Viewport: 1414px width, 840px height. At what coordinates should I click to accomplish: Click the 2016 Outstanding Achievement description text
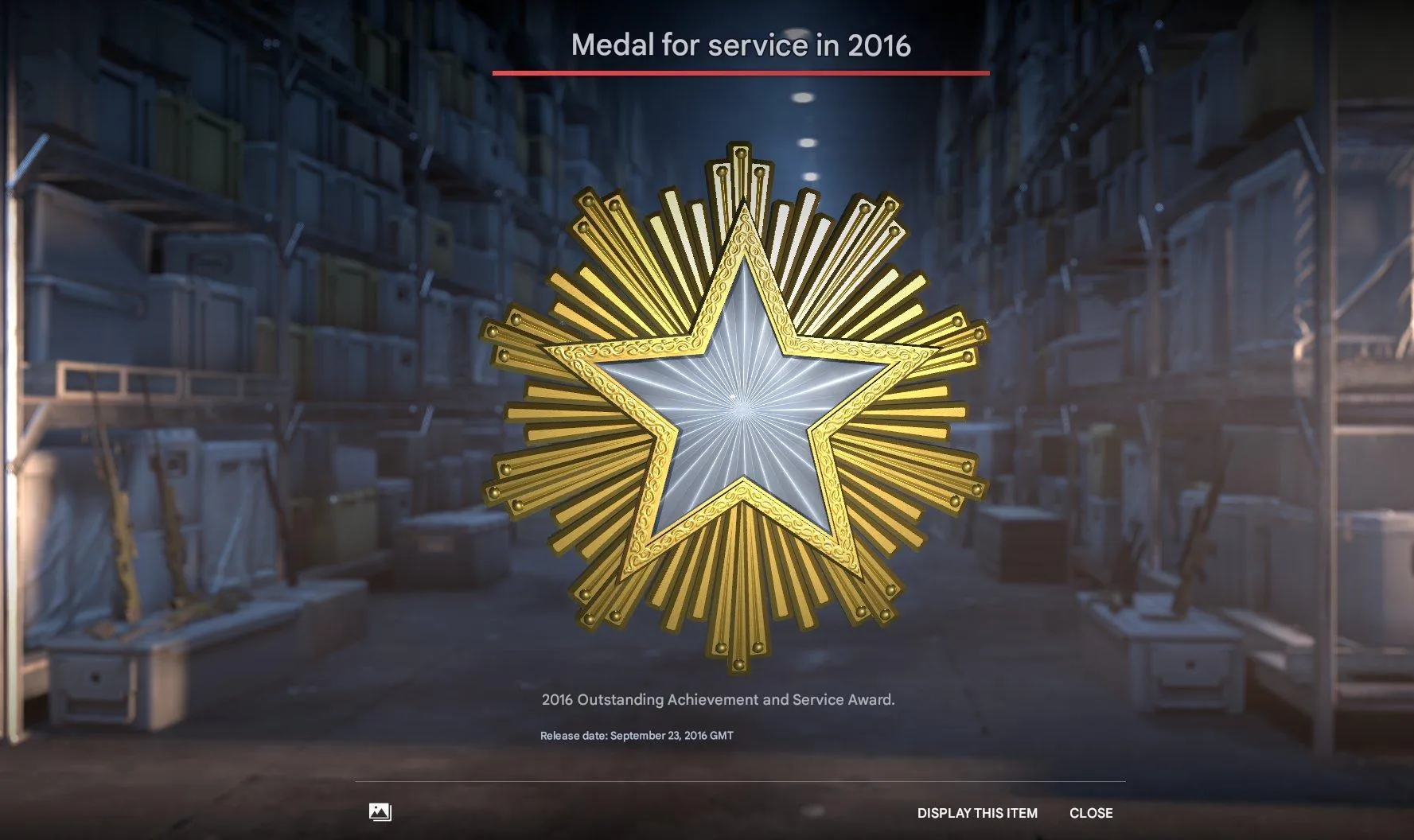click(x=718, y=699)
